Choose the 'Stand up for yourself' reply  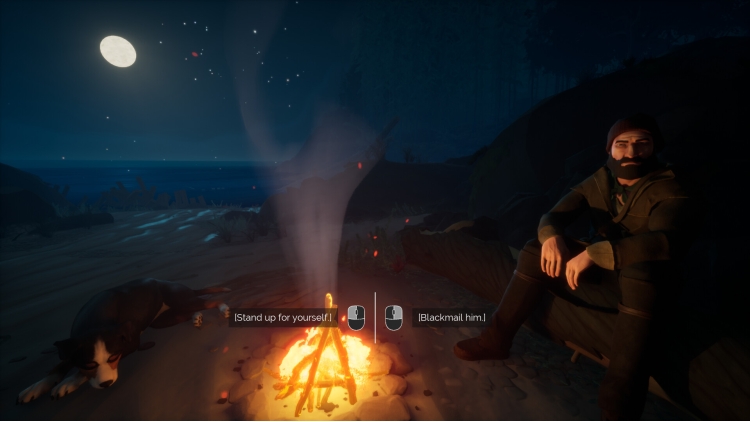coord(284,318)
